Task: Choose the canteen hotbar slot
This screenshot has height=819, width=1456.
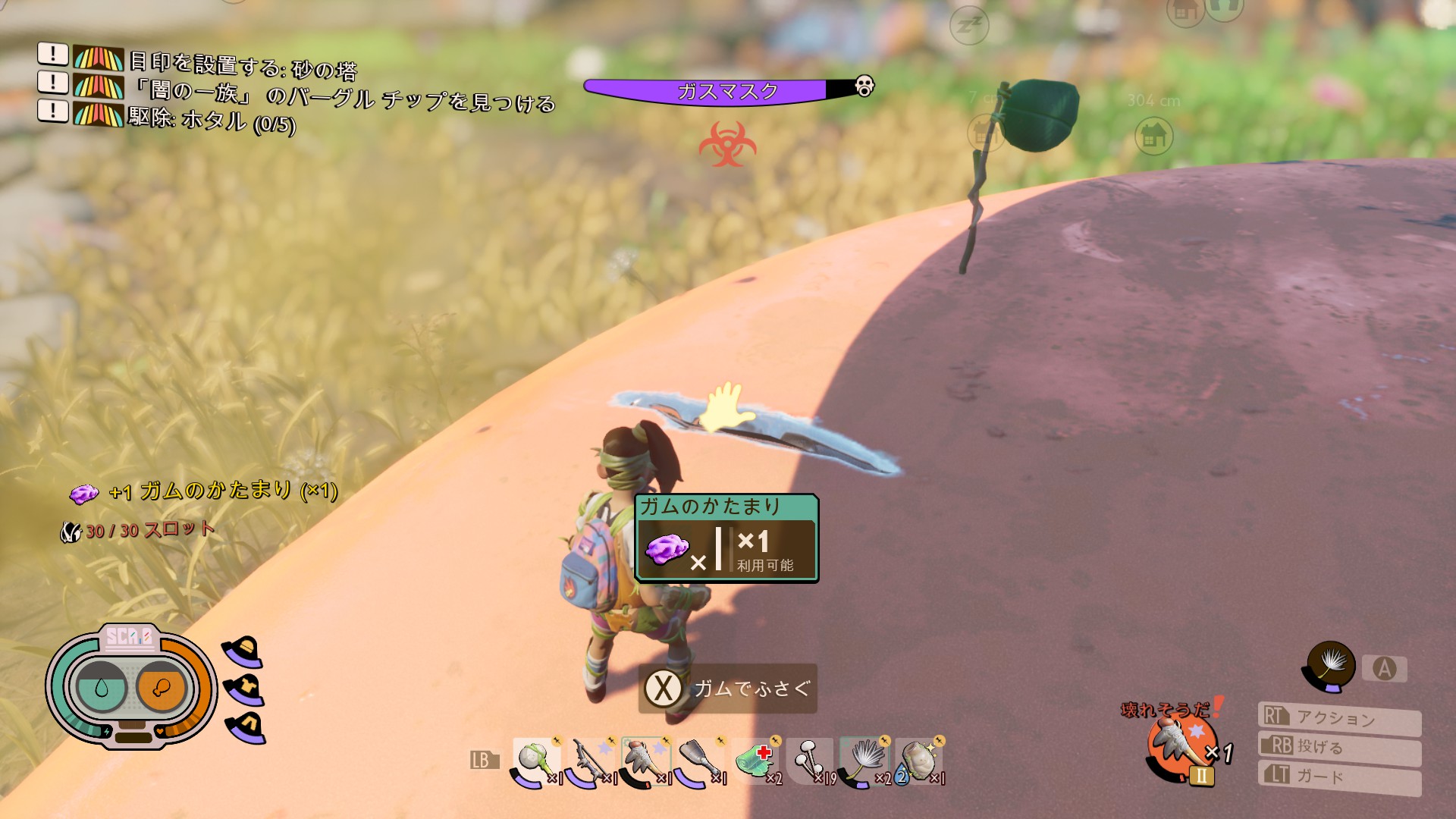Action: pos(919,761)
